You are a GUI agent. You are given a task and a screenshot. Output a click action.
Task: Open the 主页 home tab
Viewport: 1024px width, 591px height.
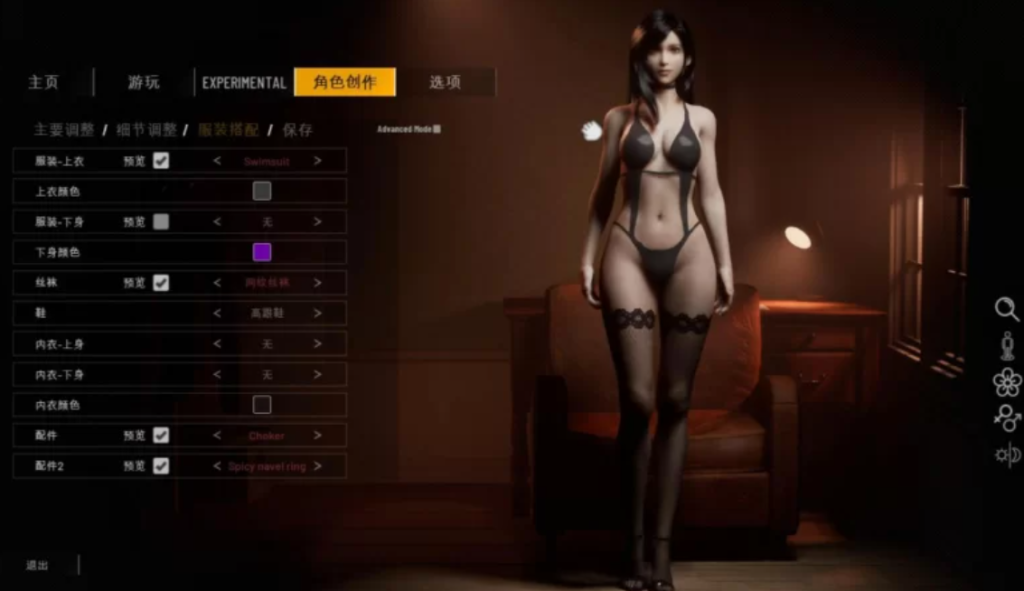coord(44,82)
